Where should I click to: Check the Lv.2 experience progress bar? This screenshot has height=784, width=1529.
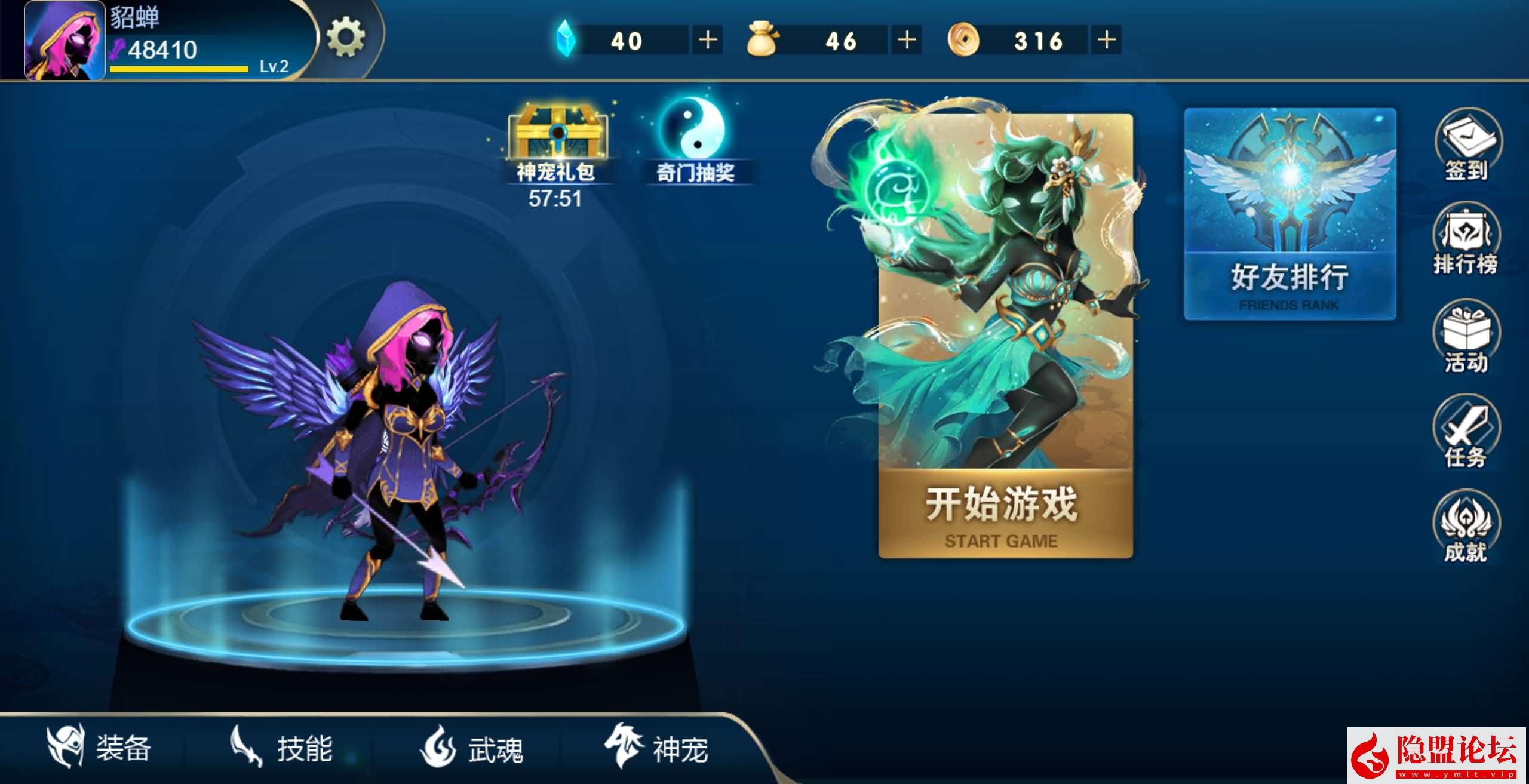[178, 69]
